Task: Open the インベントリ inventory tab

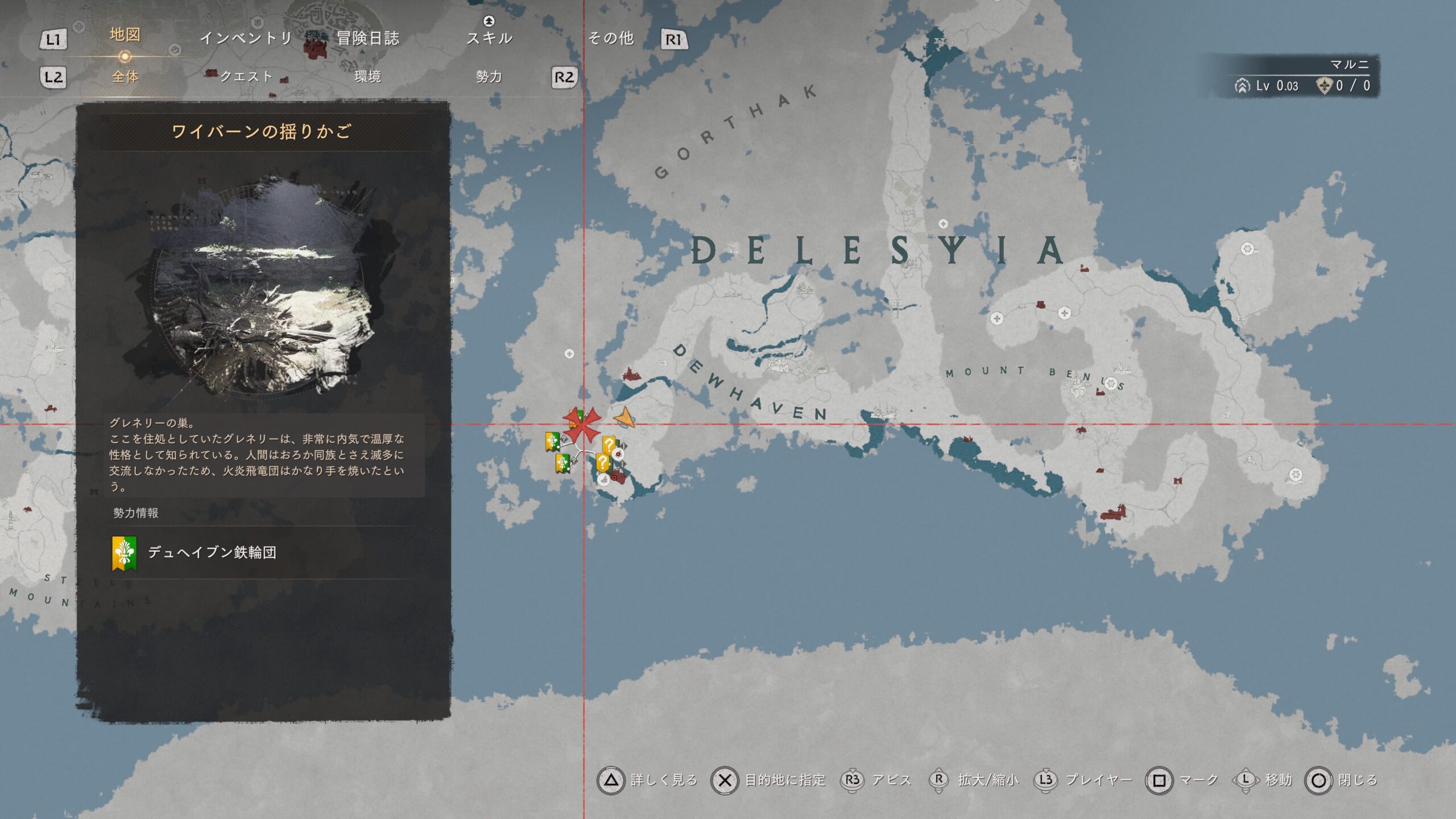Action: (246, 38)
